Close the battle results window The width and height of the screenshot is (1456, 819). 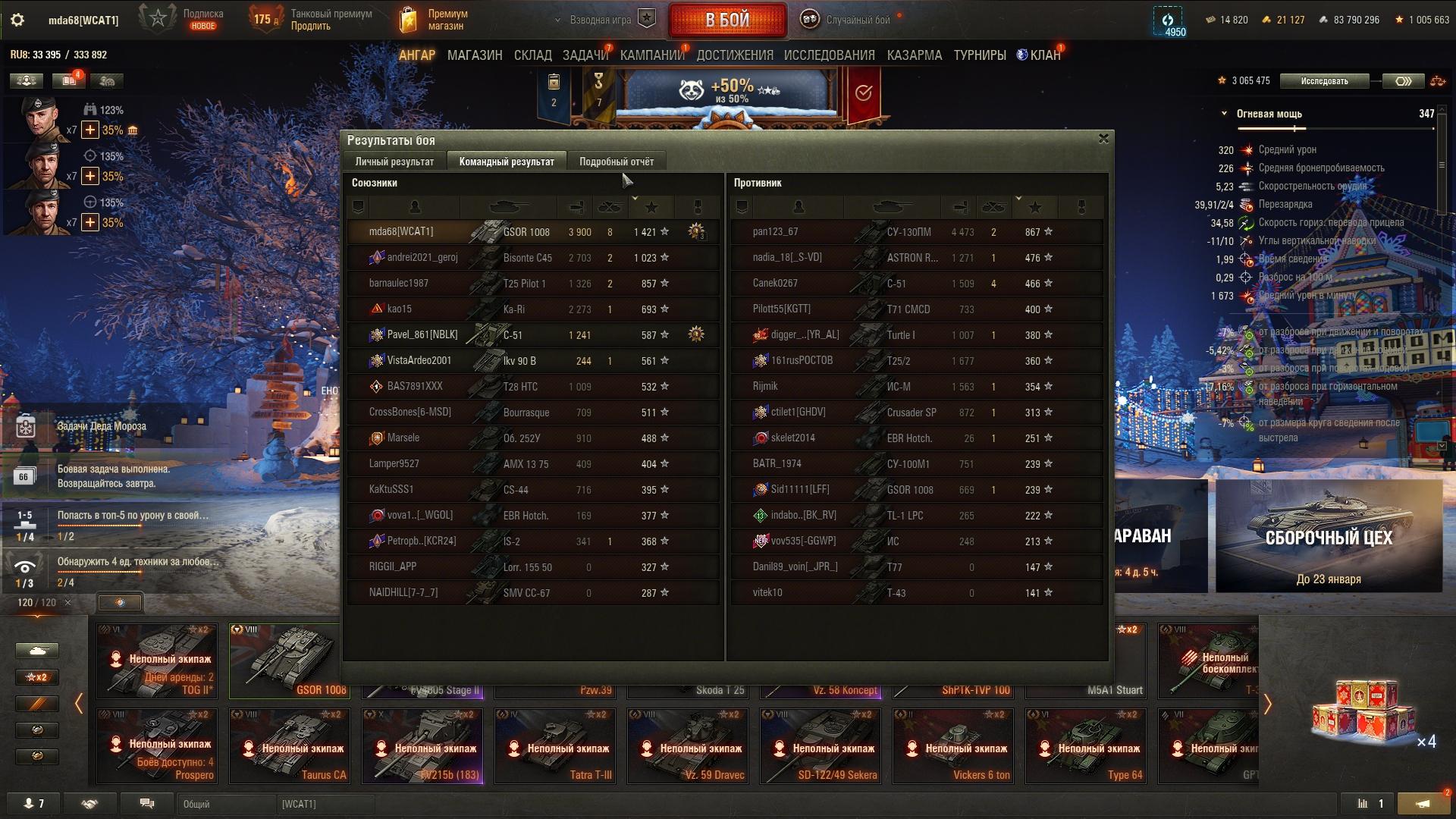pos(1103,139)
